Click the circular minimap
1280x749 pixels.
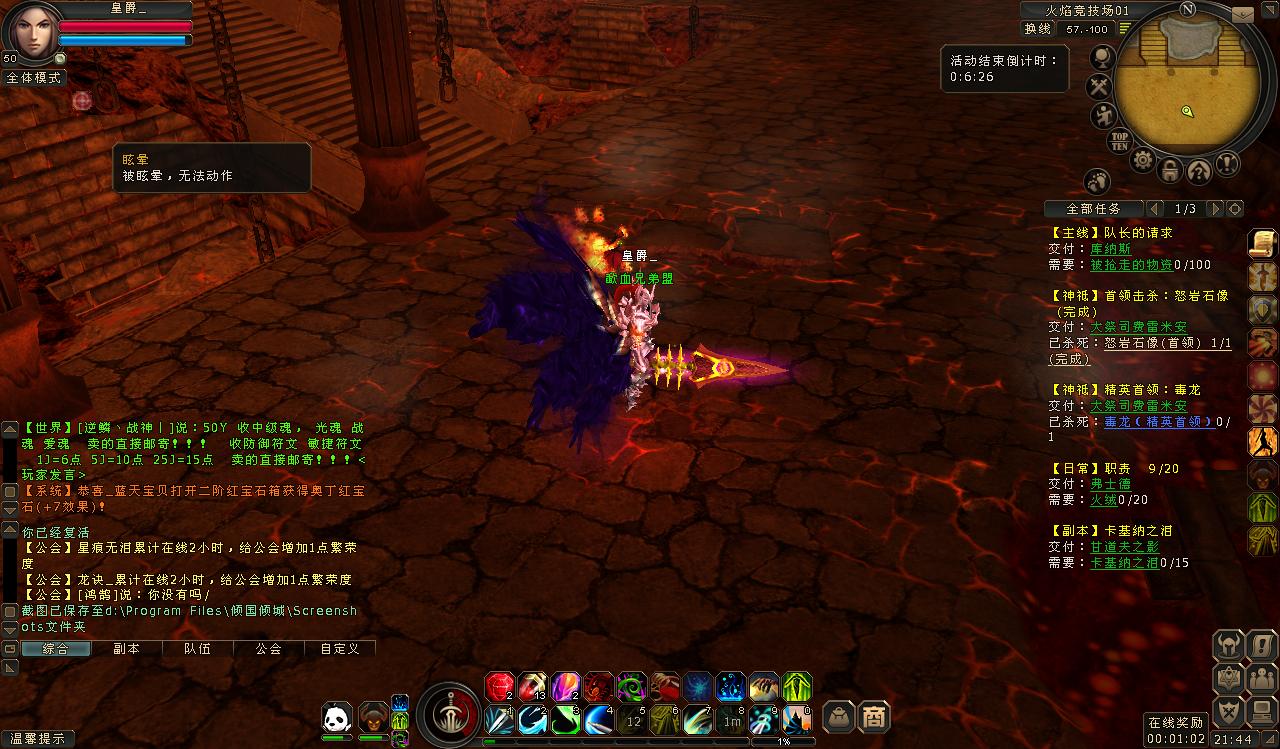pos(1187,83)
